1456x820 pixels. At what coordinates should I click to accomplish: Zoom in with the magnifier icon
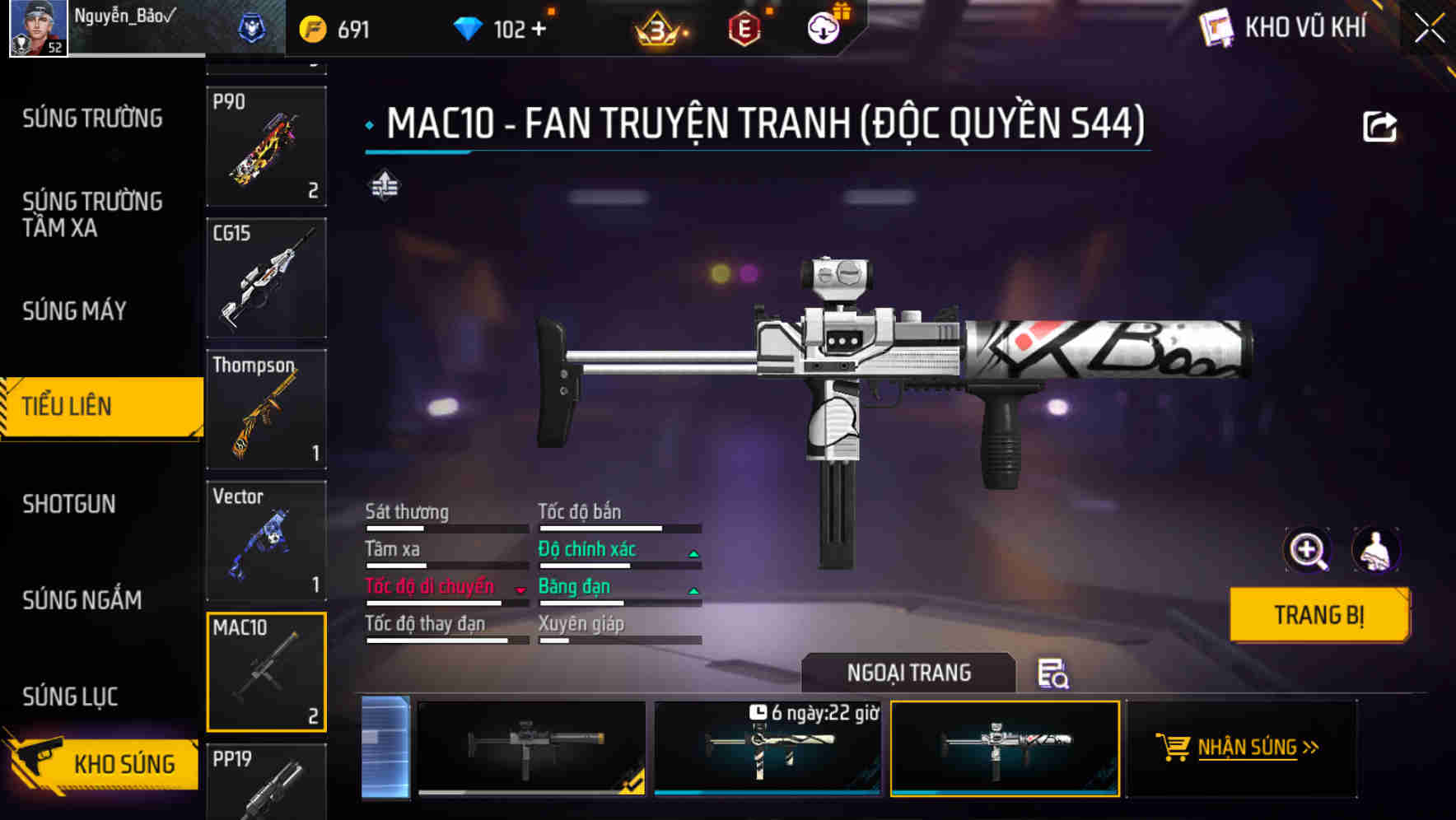(1307, 550)
